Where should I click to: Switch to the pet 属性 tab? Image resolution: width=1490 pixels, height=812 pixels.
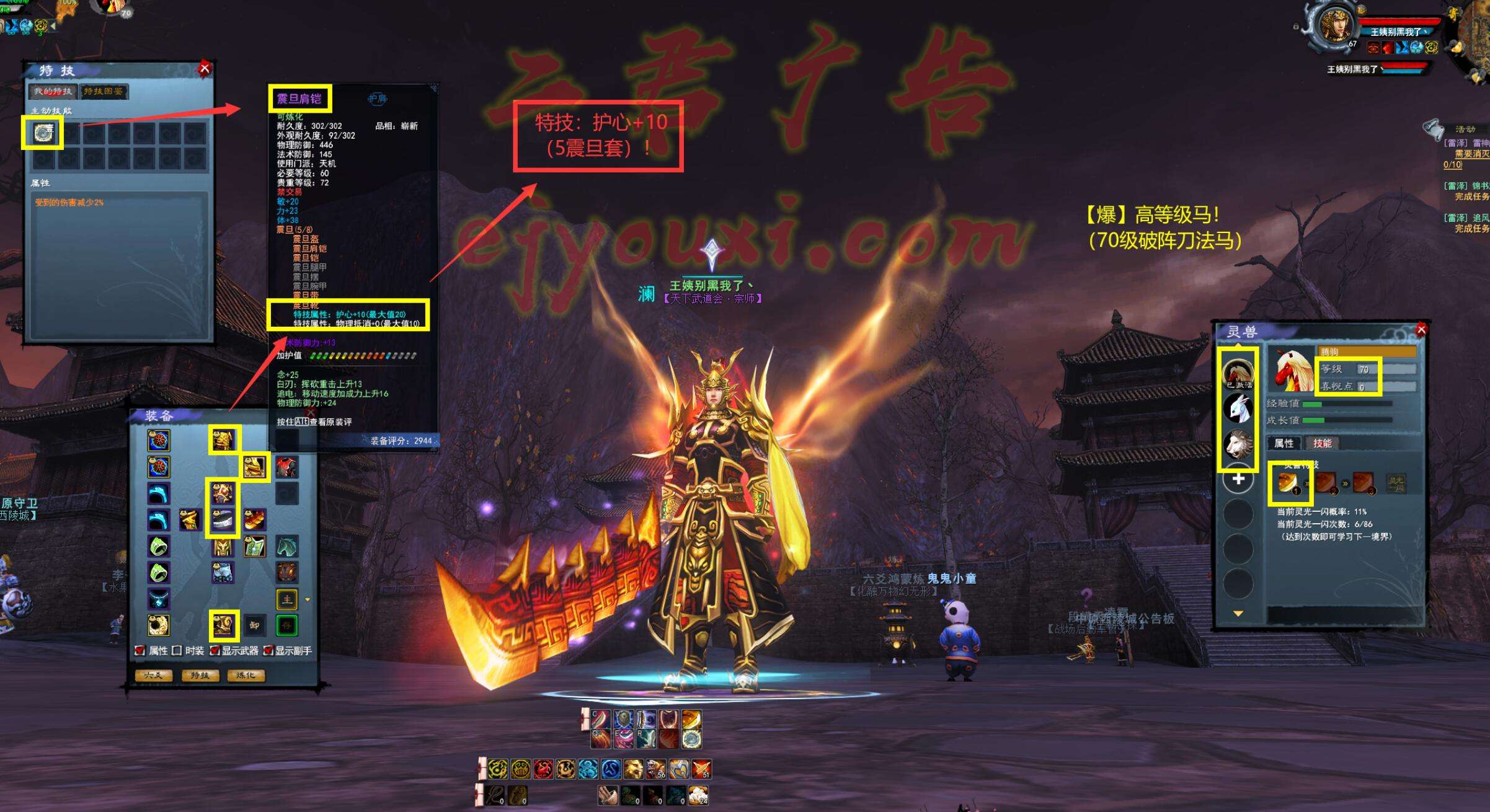coord(1284,443)
